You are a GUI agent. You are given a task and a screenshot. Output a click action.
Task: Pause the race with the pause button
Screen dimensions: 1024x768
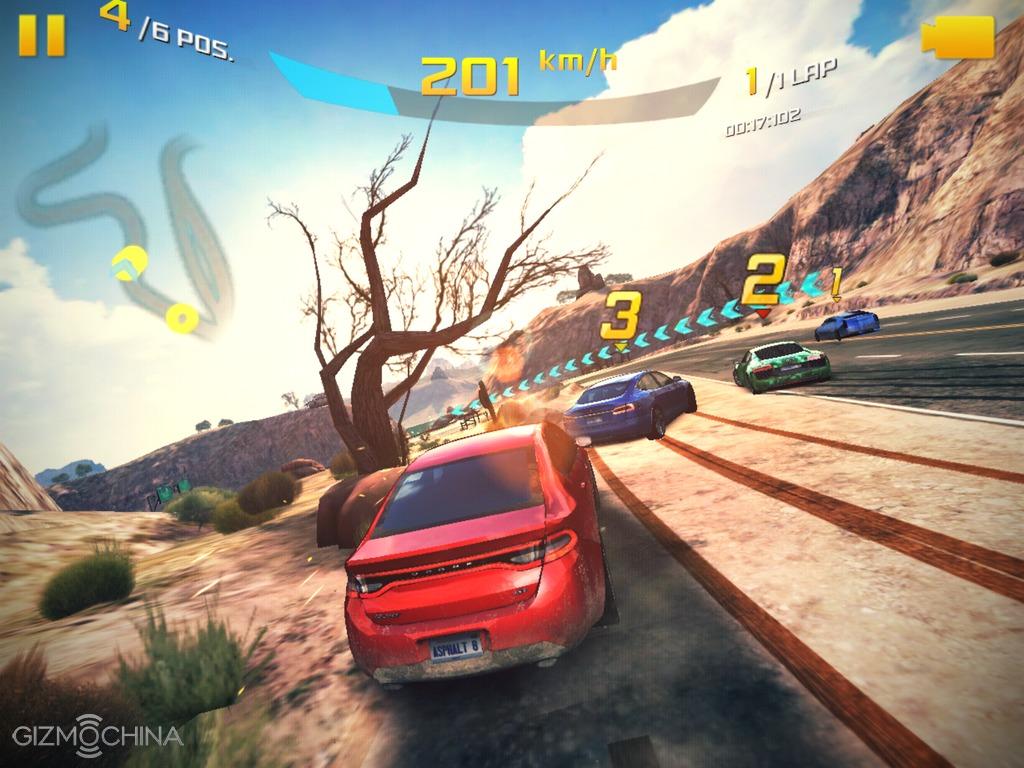coord(42,34)
